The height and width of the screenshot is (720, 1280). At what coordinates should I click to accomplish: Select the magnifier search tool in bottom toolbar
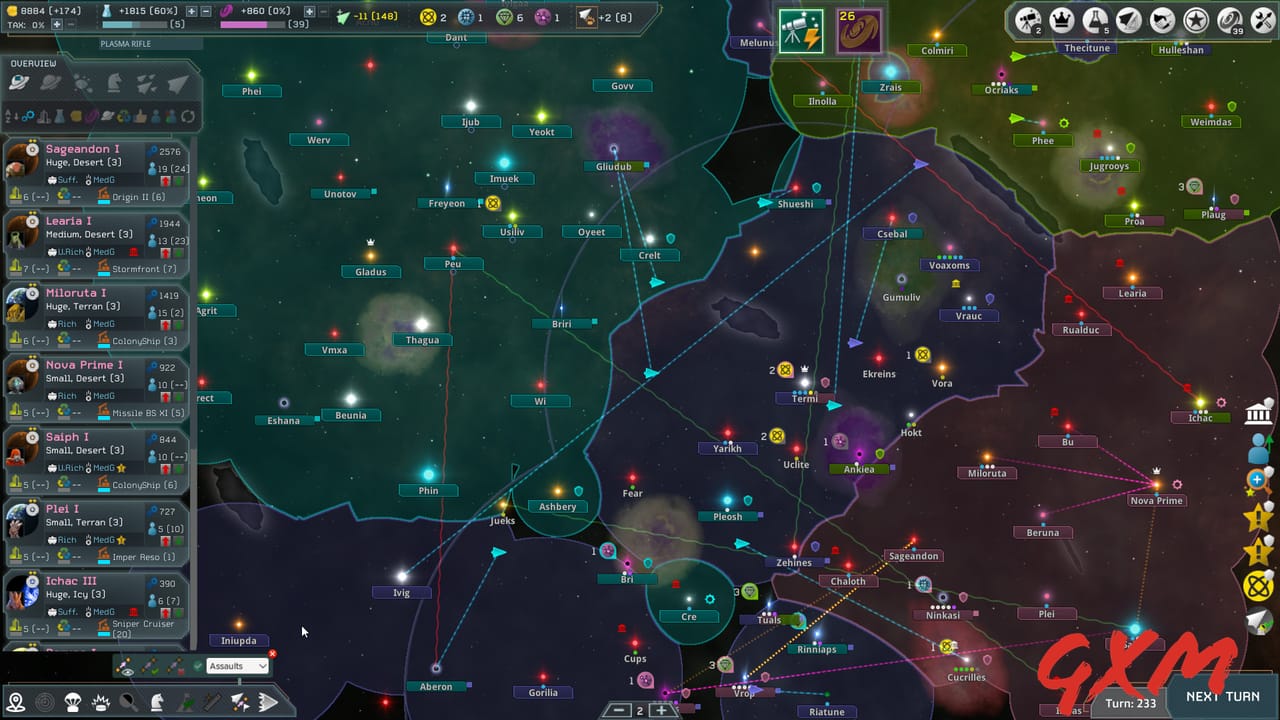(129, 703)
